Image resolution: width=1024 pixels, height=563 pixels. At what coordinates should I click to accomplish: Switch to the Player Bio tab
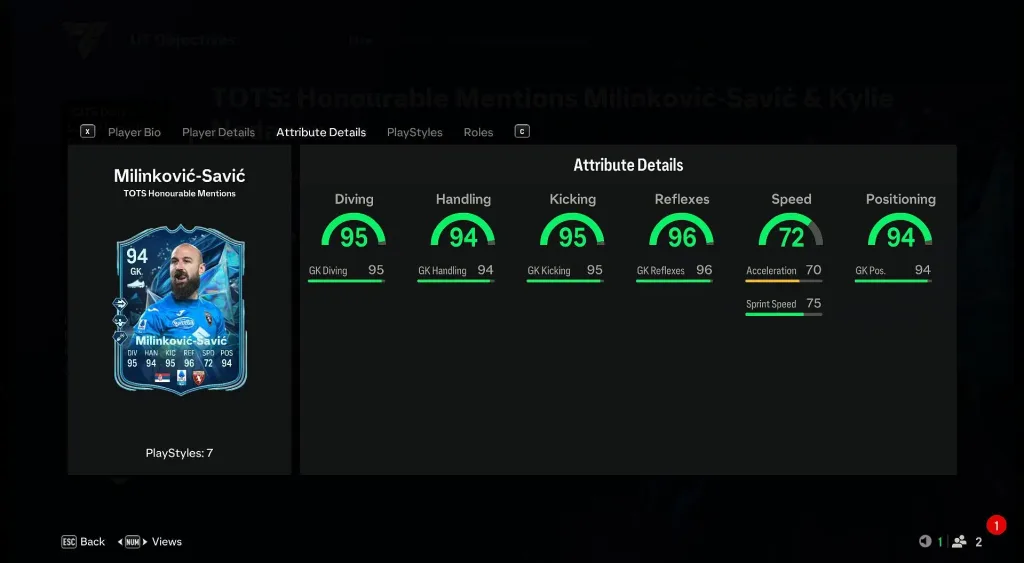[134, 132]
